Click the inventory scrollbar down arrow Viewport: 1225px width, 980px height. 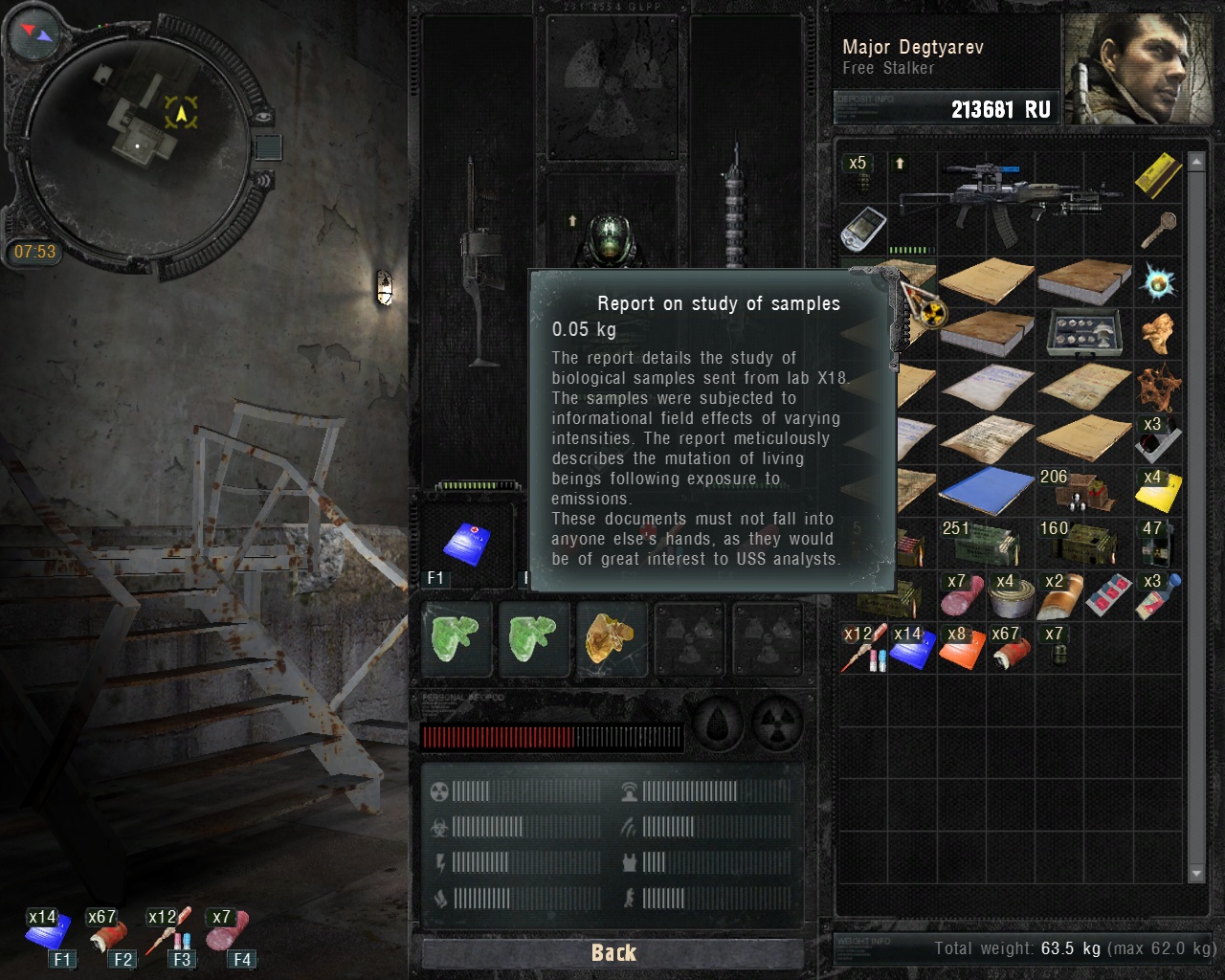click(1195, 873)
